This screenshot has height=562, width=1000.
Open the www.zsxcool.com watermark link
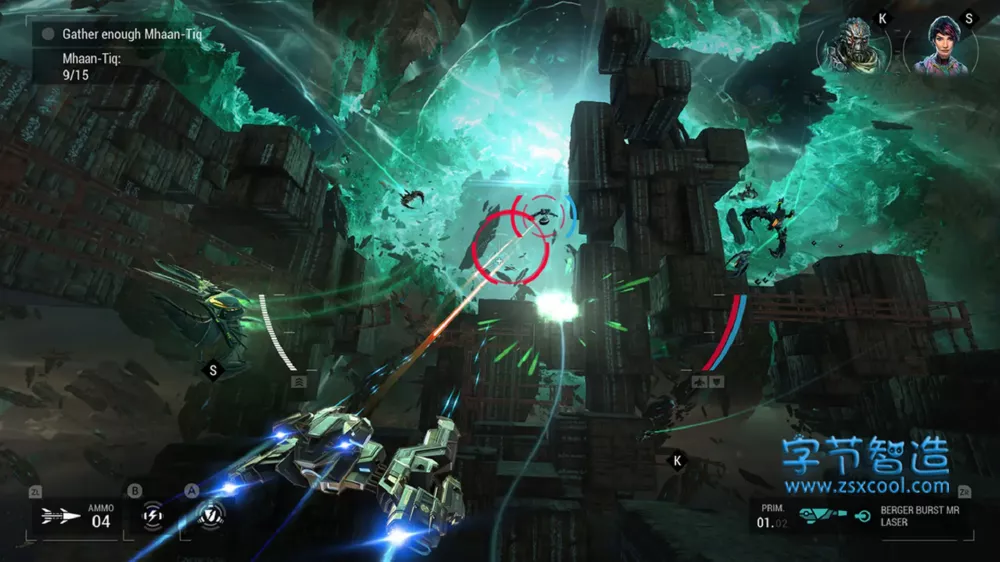[866, 487]
